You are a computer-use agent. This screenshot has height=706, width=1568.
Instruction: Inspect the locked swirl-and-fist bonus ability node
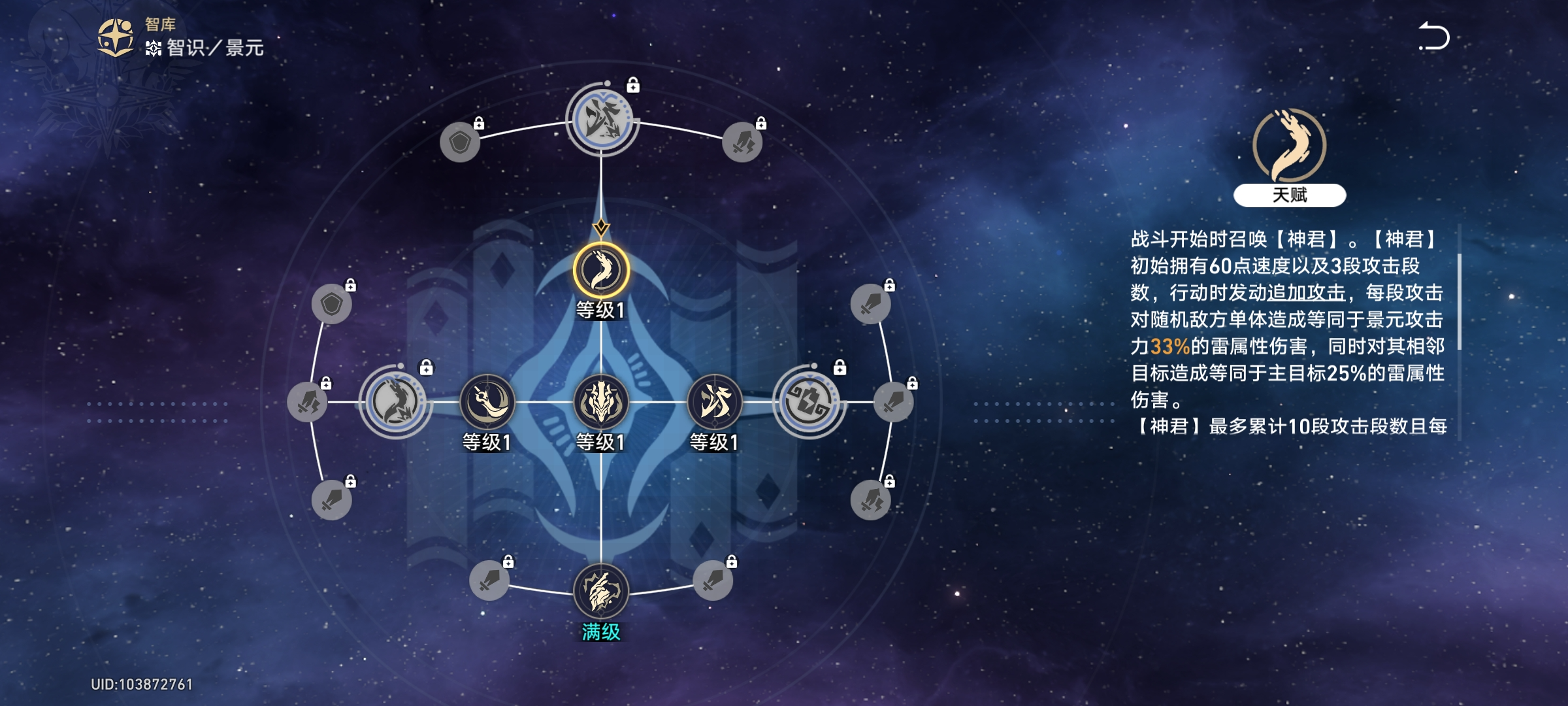809,401
